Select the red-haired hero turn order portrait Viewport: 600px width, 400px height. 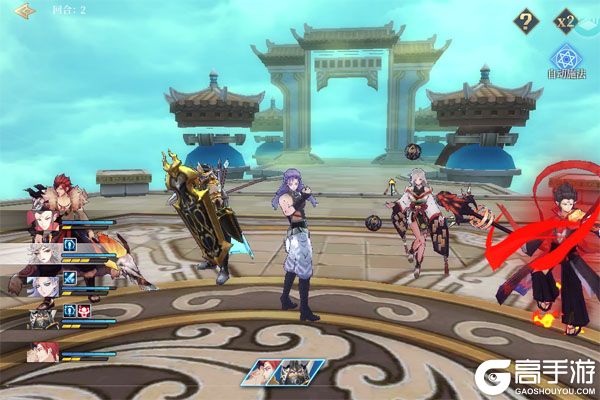point(262,371)
